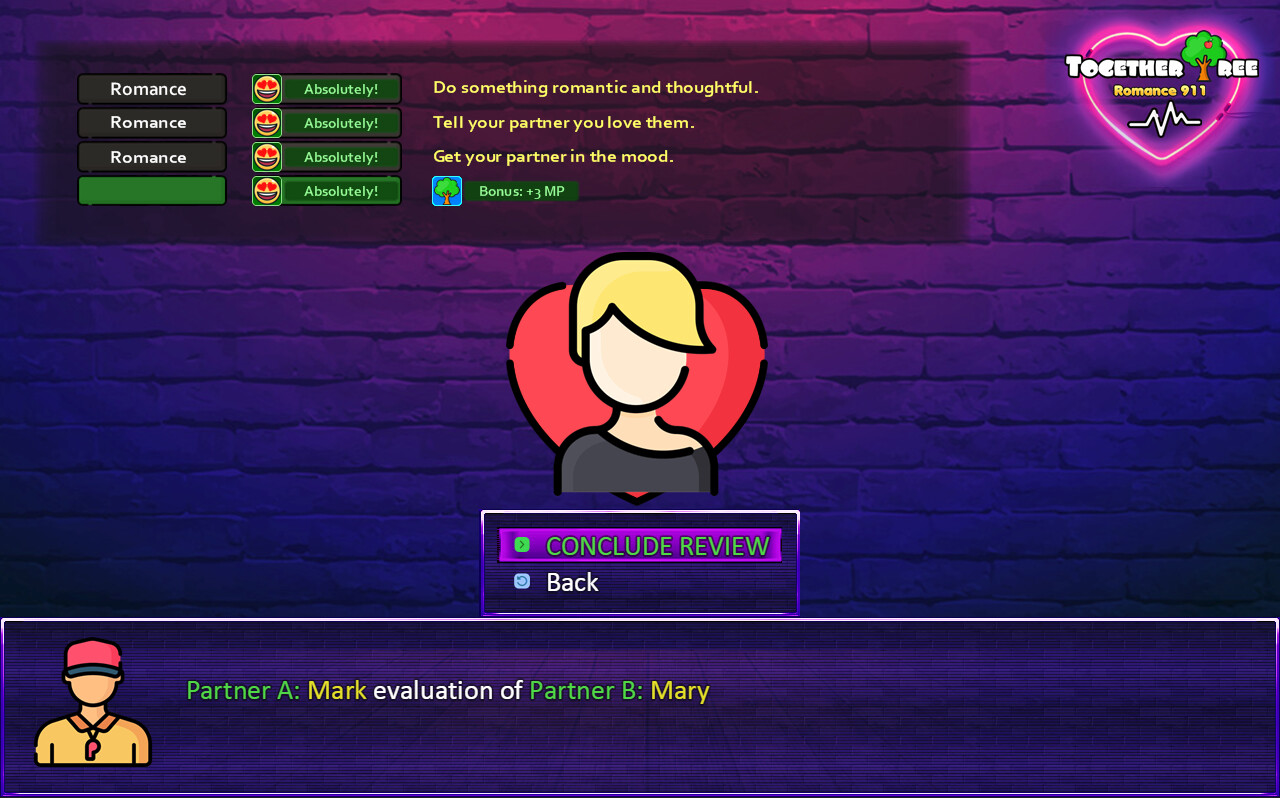This screenshot has width=1280, height=798.
Task: Click the heart-eyes emoji on the bonus row
Action: click(266, 190)
